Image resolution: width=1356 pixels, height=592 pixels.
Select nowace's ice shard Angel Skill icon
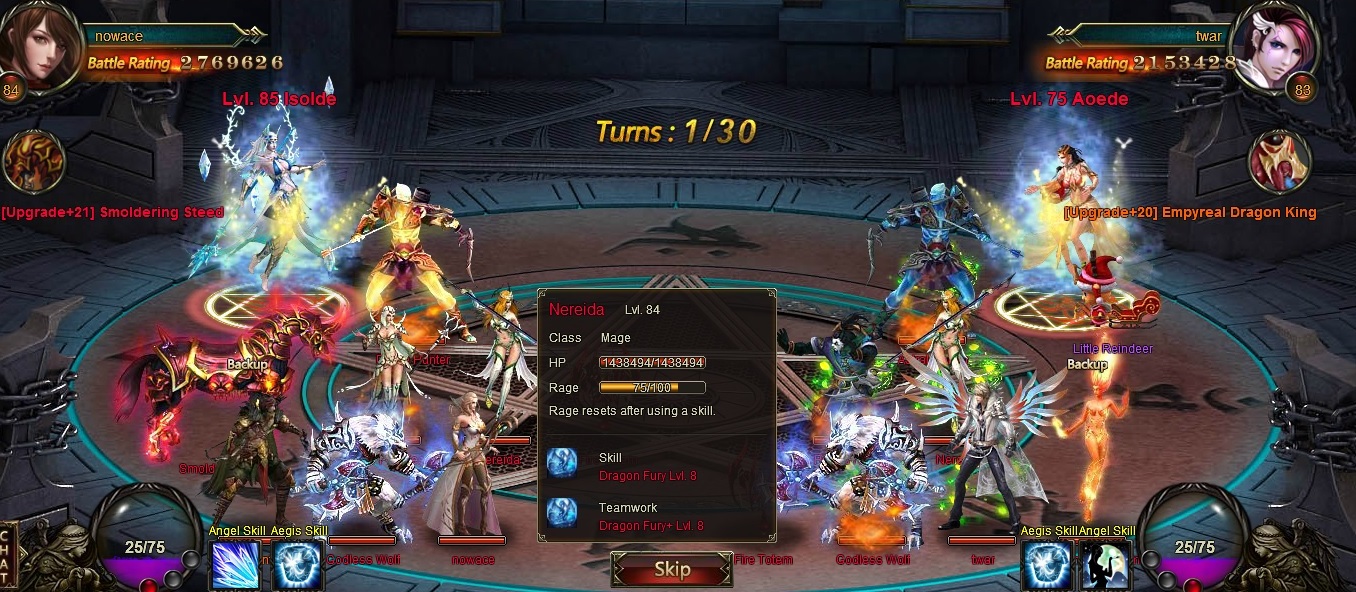(x=235, y=565)
